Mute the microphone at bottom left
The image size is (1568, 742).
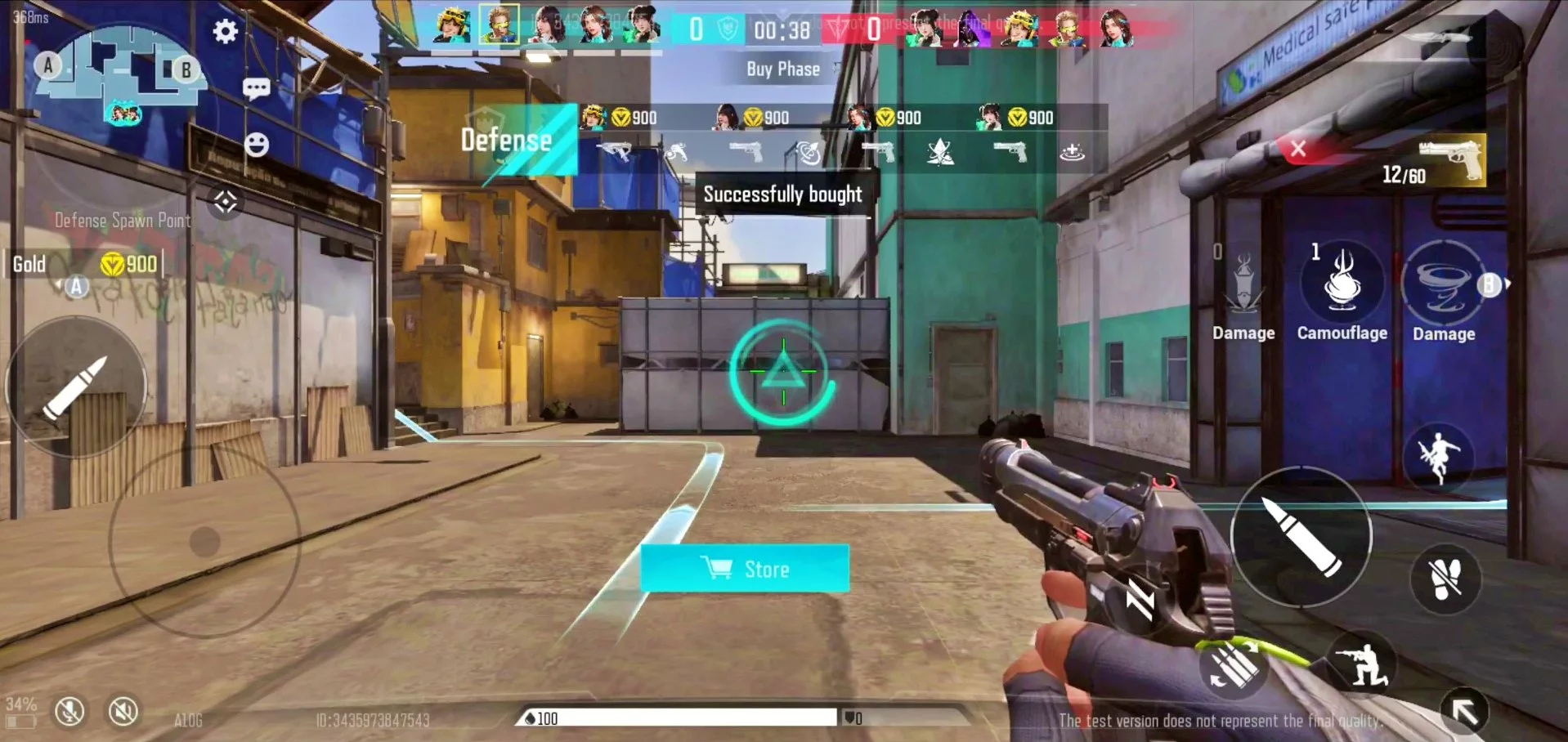click(70, 711)
